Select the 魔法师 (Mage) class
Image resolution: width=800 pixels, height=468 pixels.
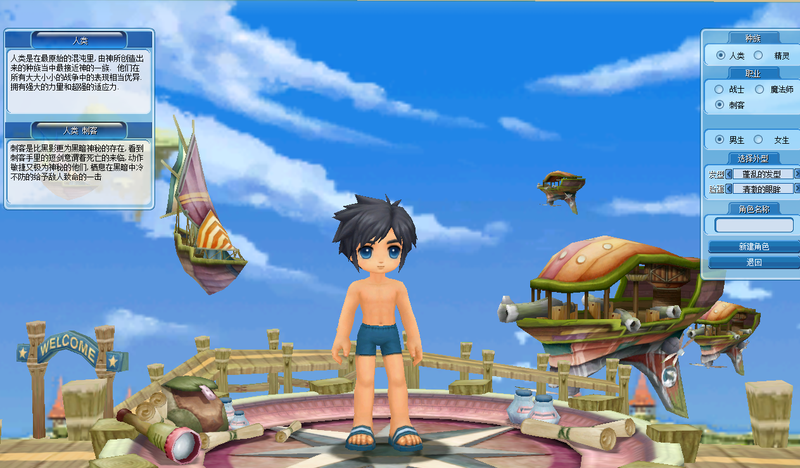tap(758, 90)
